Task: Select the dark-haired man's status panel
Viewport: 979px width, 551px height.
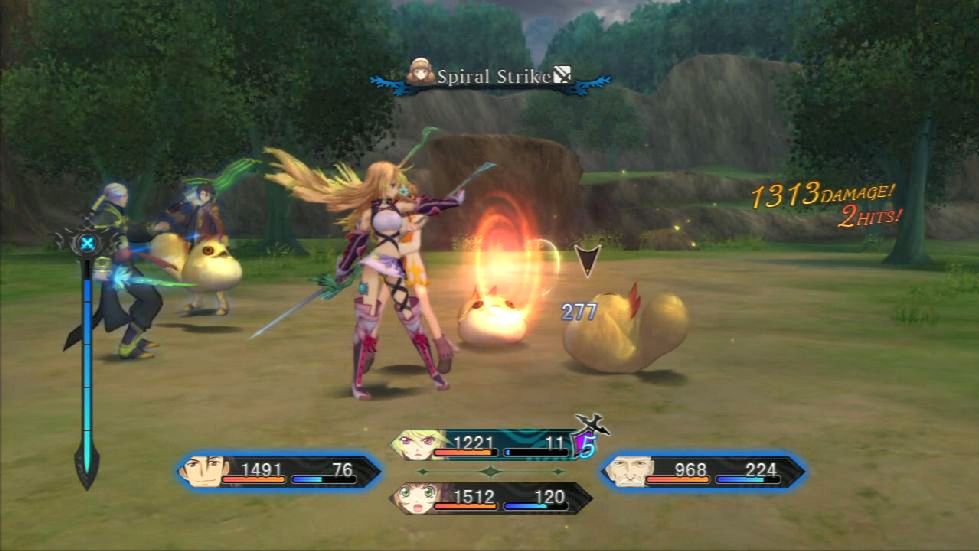Action: [281, 471]
